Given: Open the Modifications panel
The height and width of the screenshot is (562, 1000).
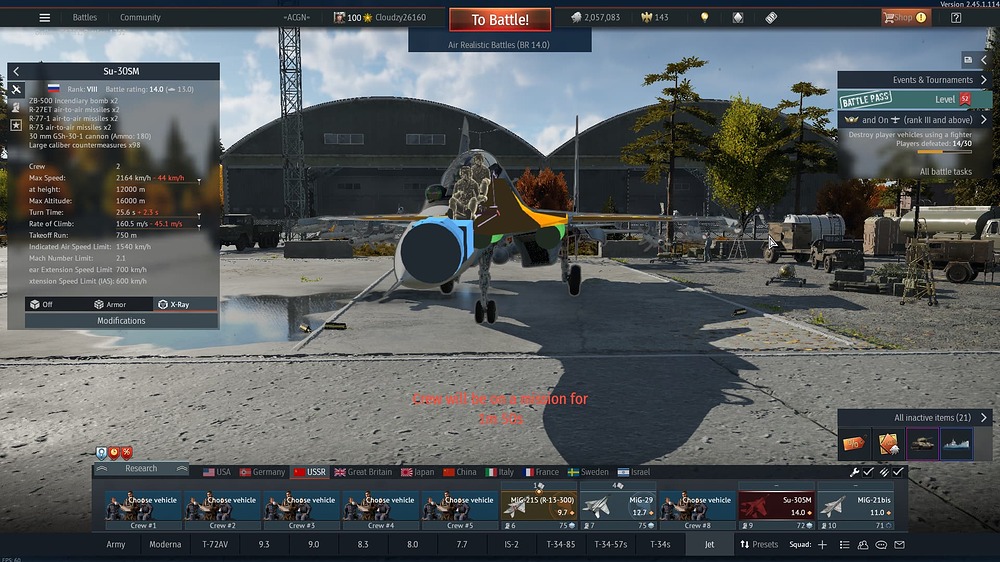Looking at the screenshot, I should (x=121, y=321).
